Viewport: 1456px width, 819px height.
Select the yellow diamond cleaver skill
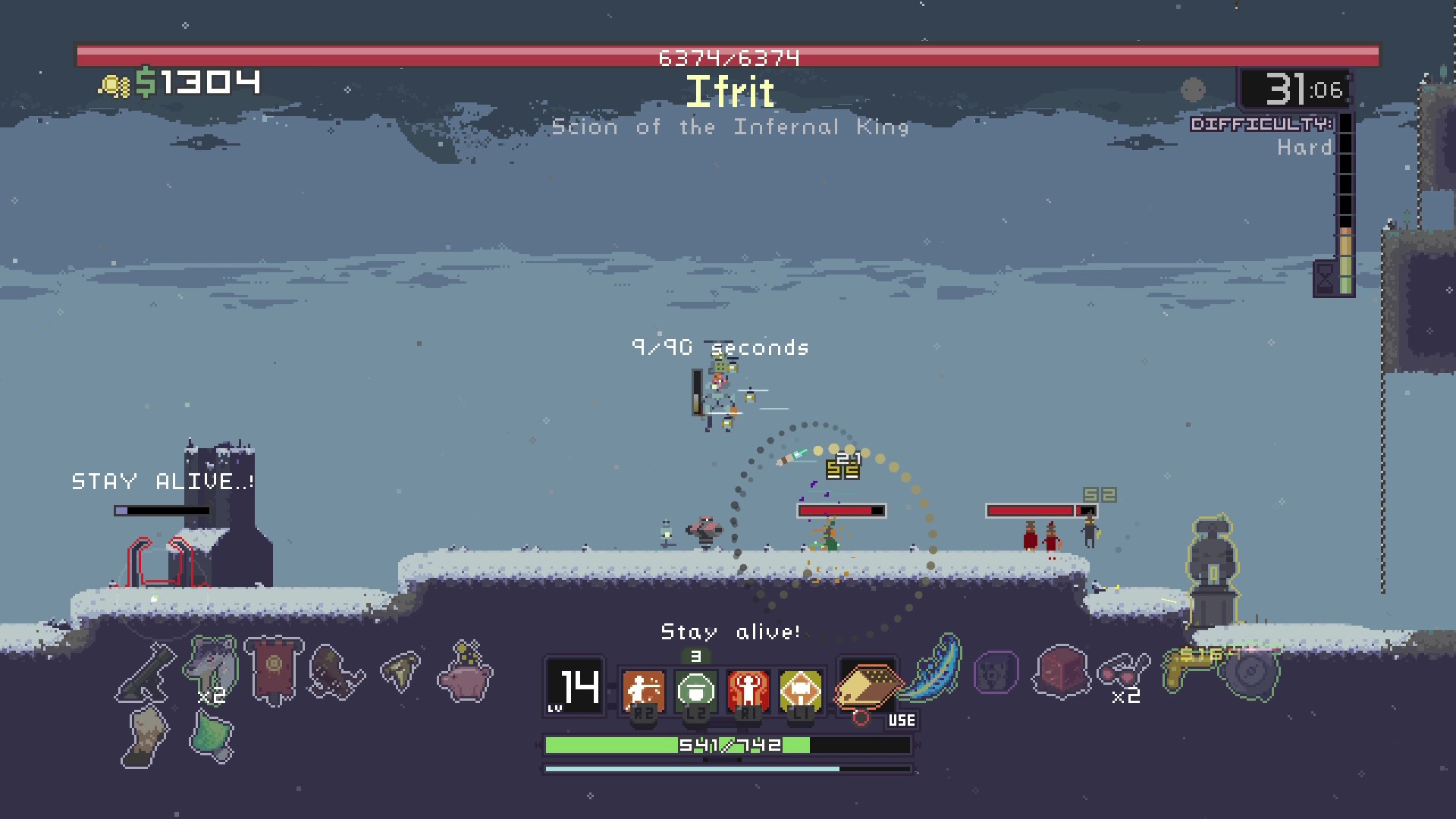coord(800,690)
